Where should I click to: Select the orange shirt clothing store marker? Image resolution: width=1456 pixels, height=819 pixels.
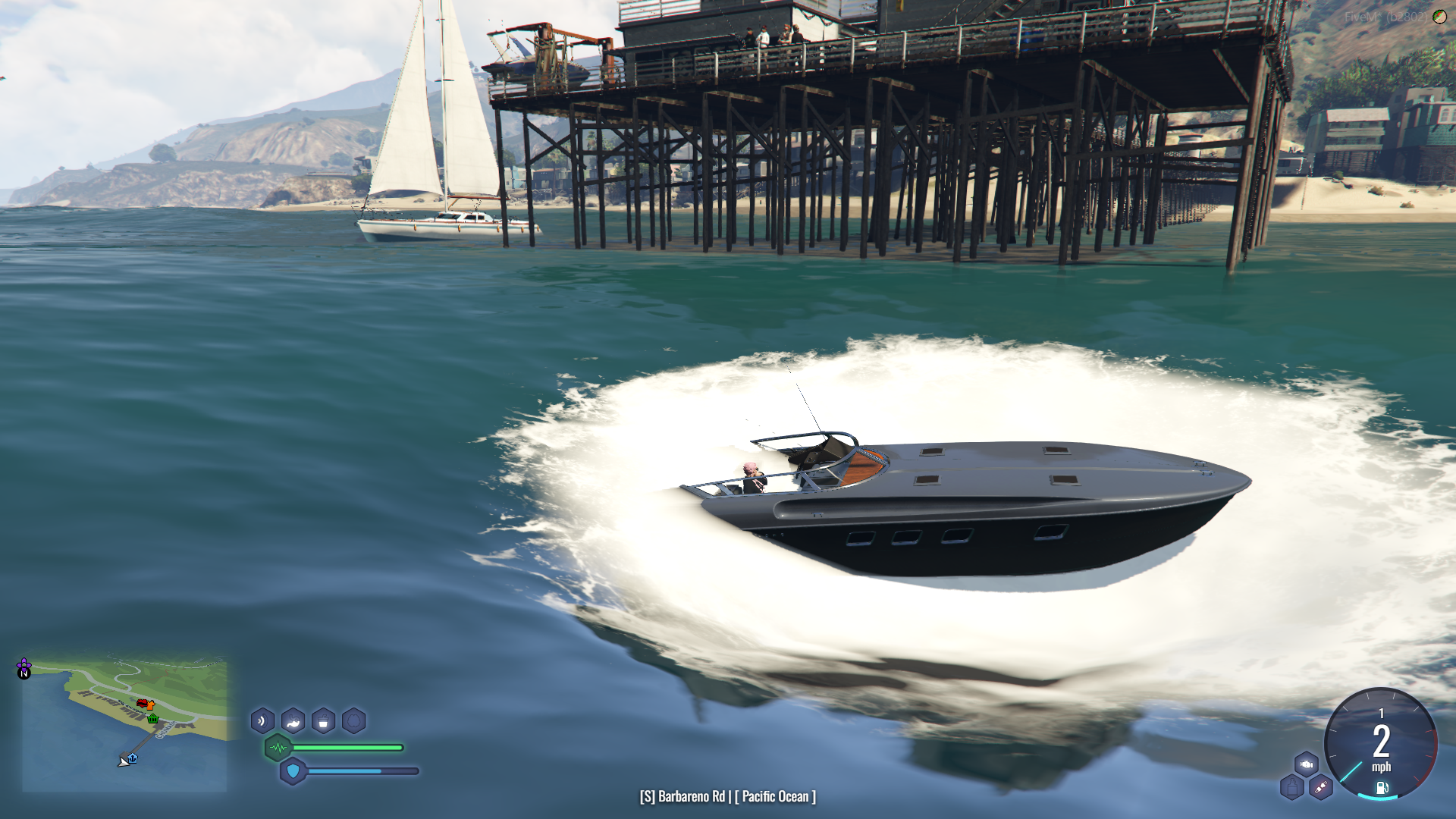pyautogui.click(x=150, y=705)
